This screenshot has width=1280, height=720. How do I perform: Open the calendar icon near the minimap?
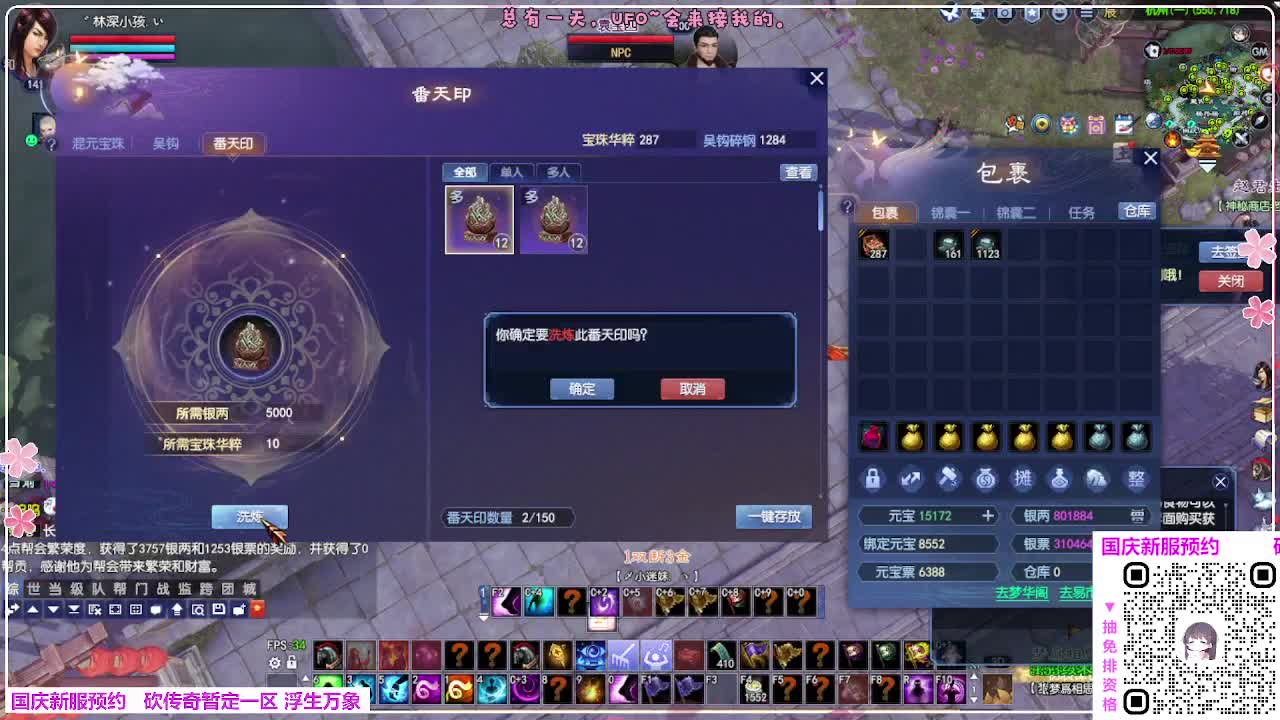coord(1124,122)
